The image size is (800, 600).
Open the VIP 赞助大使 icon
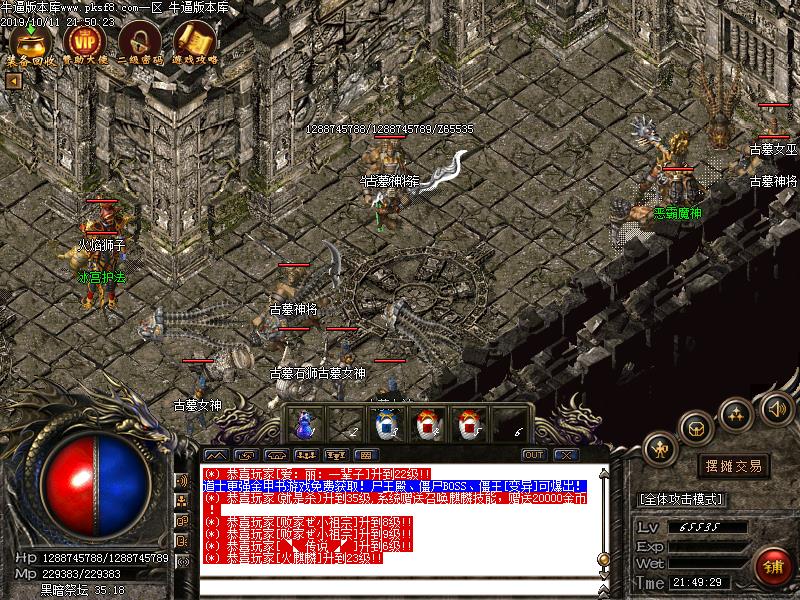pyautogui.click(x=84, y=40)
